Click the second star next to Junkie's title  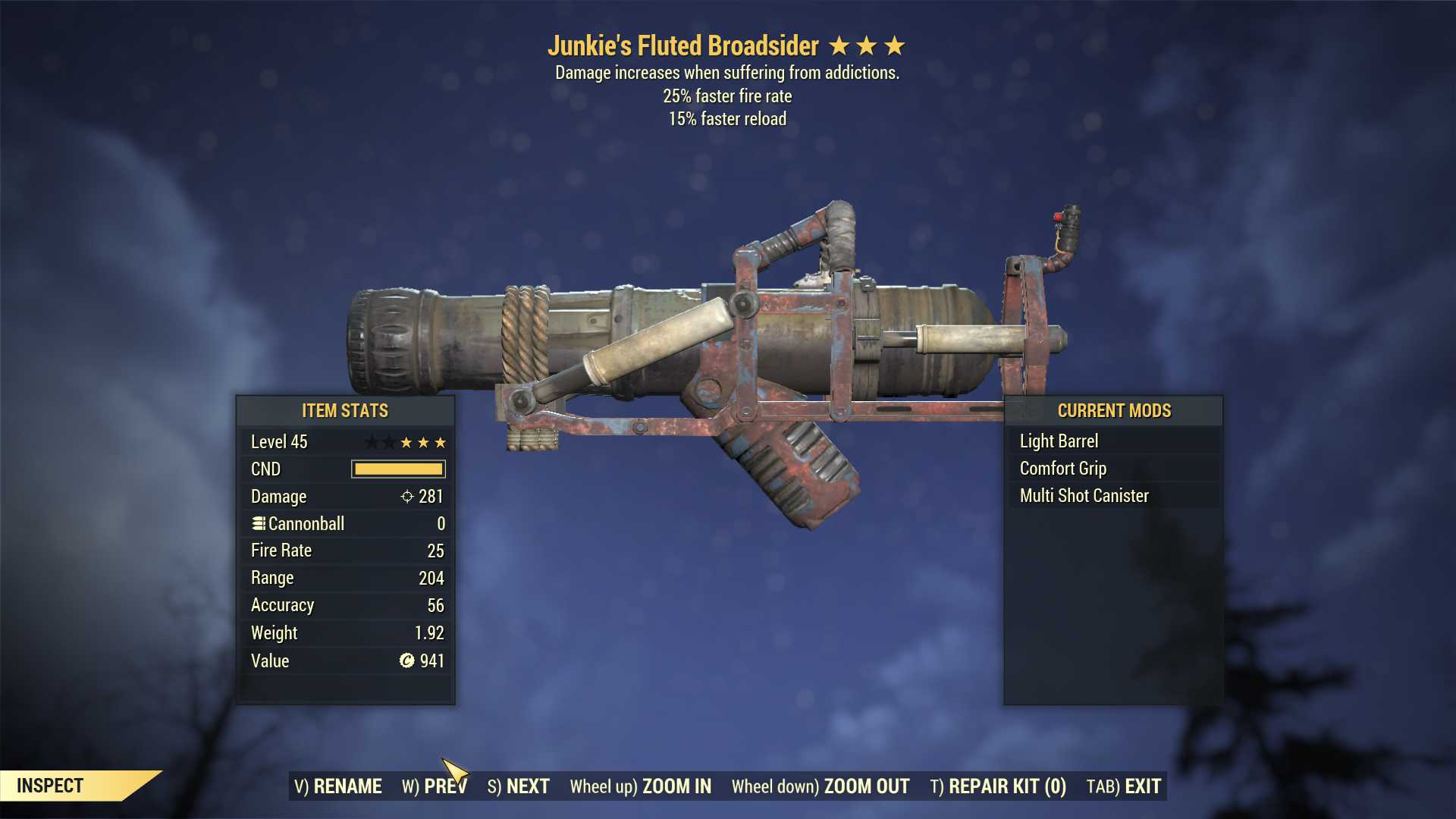tap(868, 45)
